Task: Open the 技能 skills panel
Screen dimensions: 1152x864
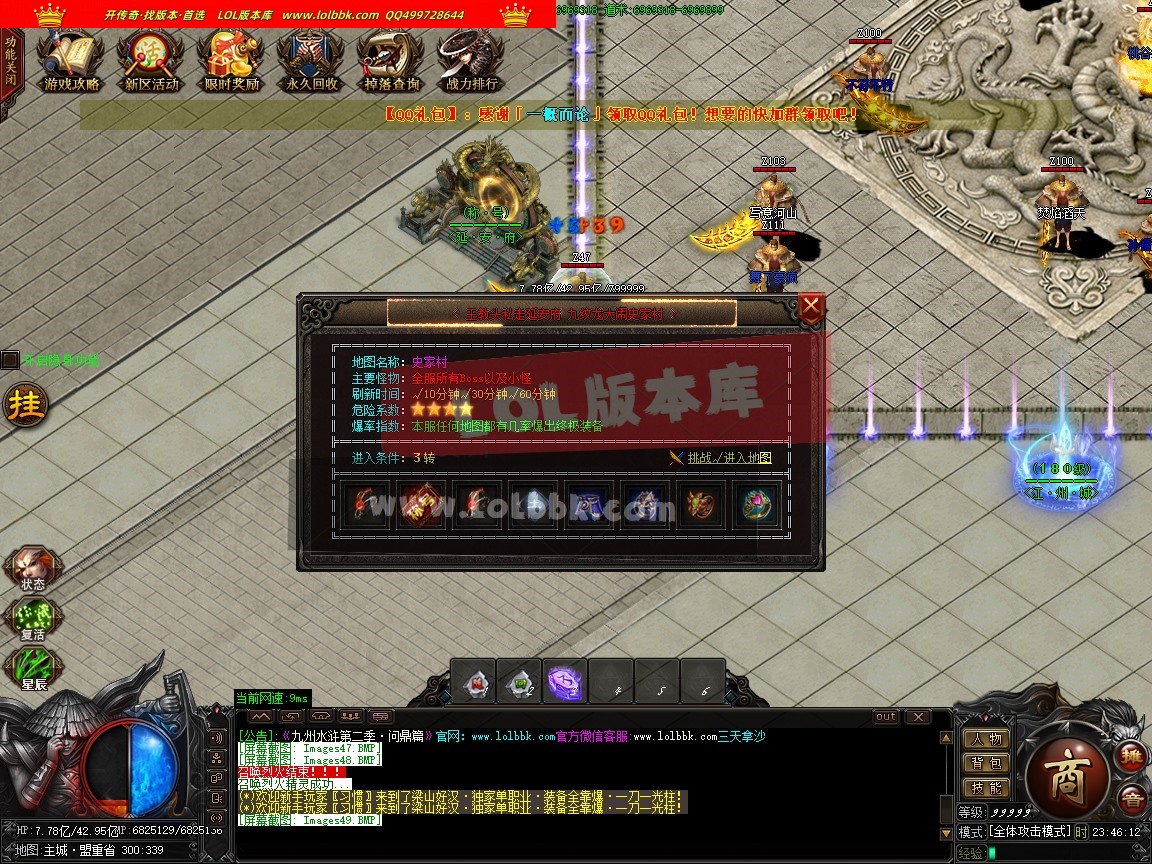Action: coord(986,788)
